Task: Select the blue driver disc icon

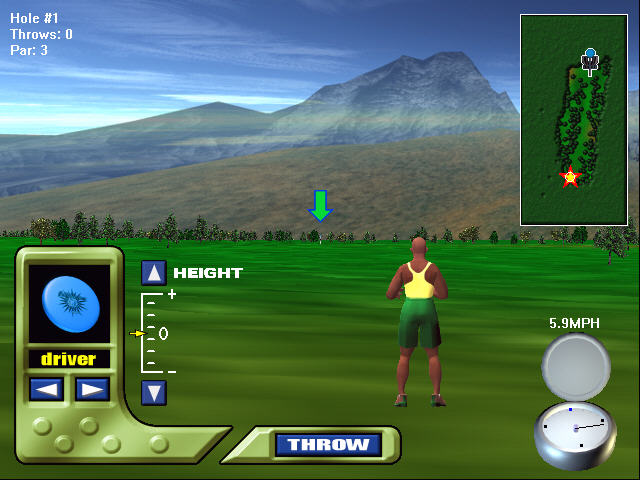Action: point(69,304)
